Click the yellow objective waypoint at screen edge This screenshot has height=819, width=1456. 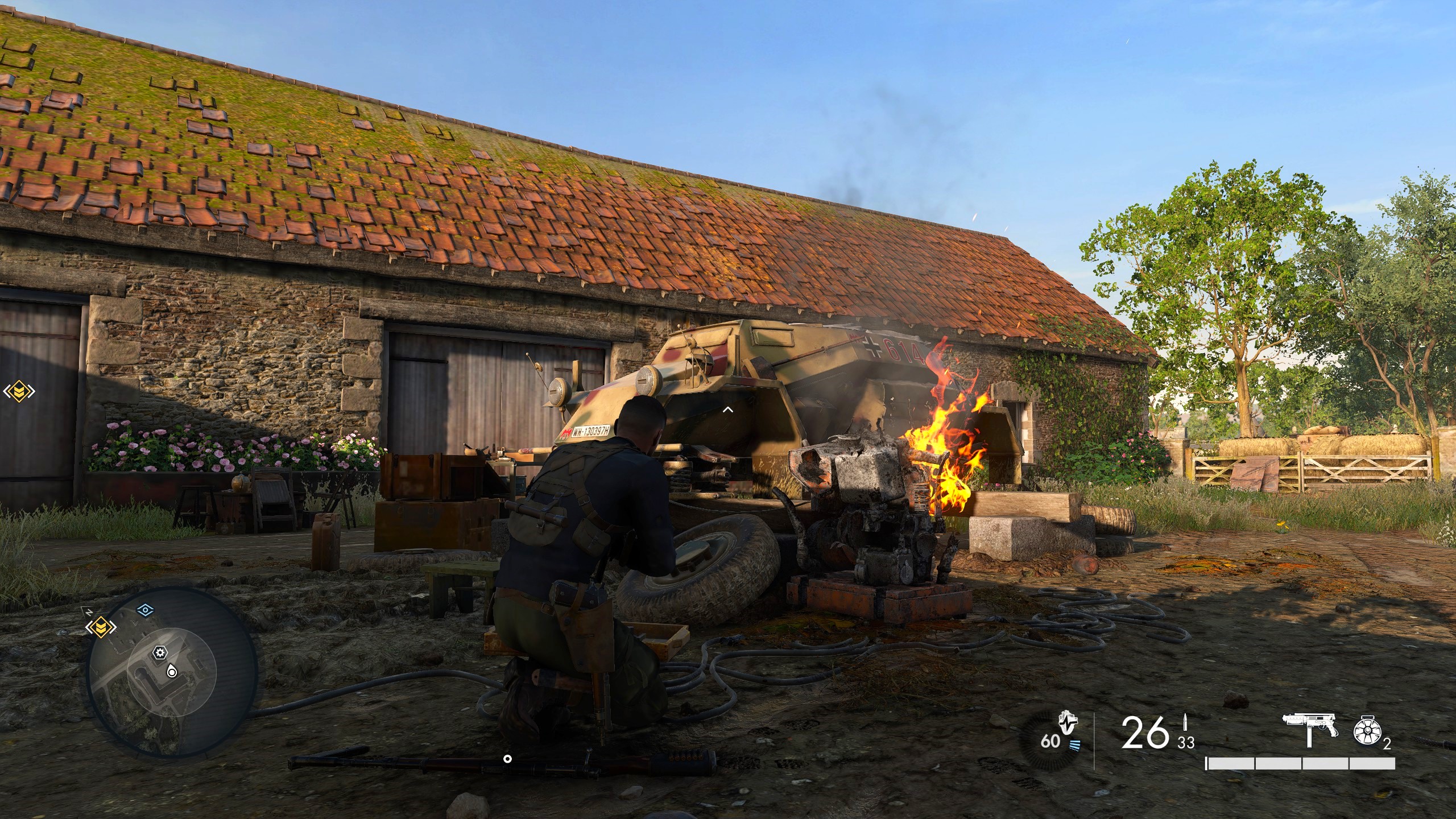pos(19,391)
